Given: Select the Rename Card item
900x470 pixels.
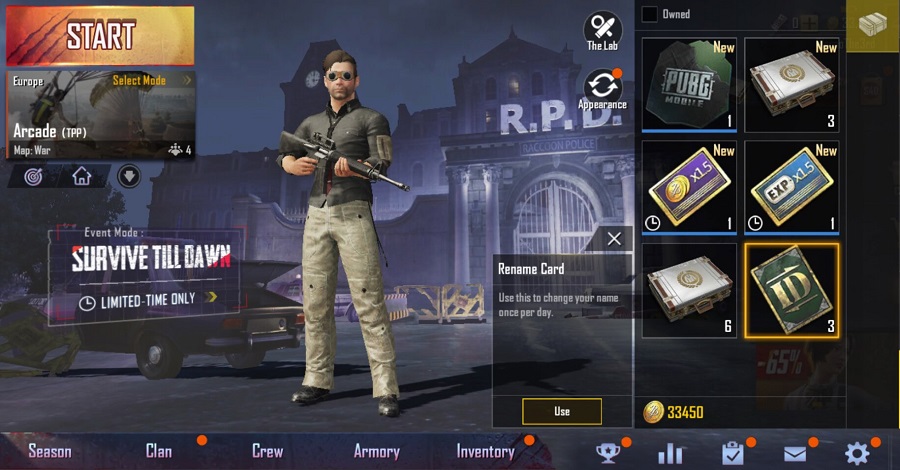Looking at the screenshot, I should 791,290.
